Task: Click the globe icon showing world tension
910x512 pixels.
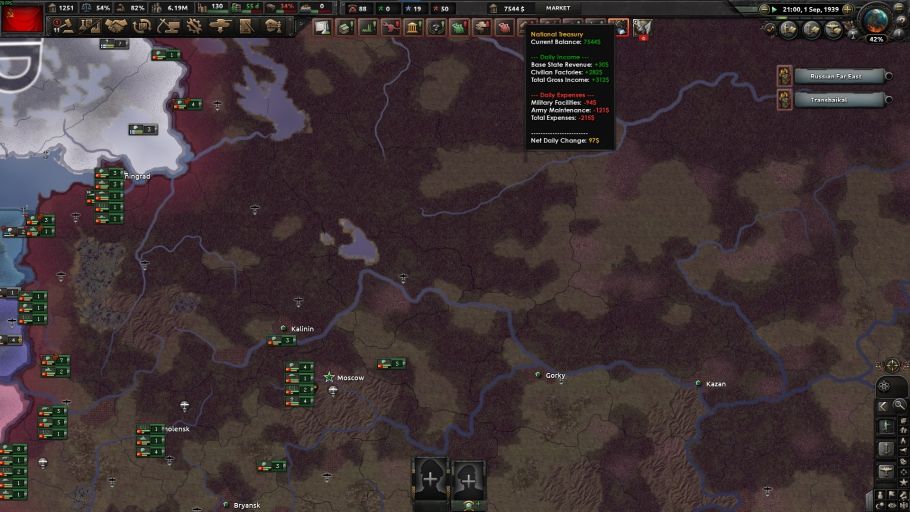Action: click(x=876, y=22)
